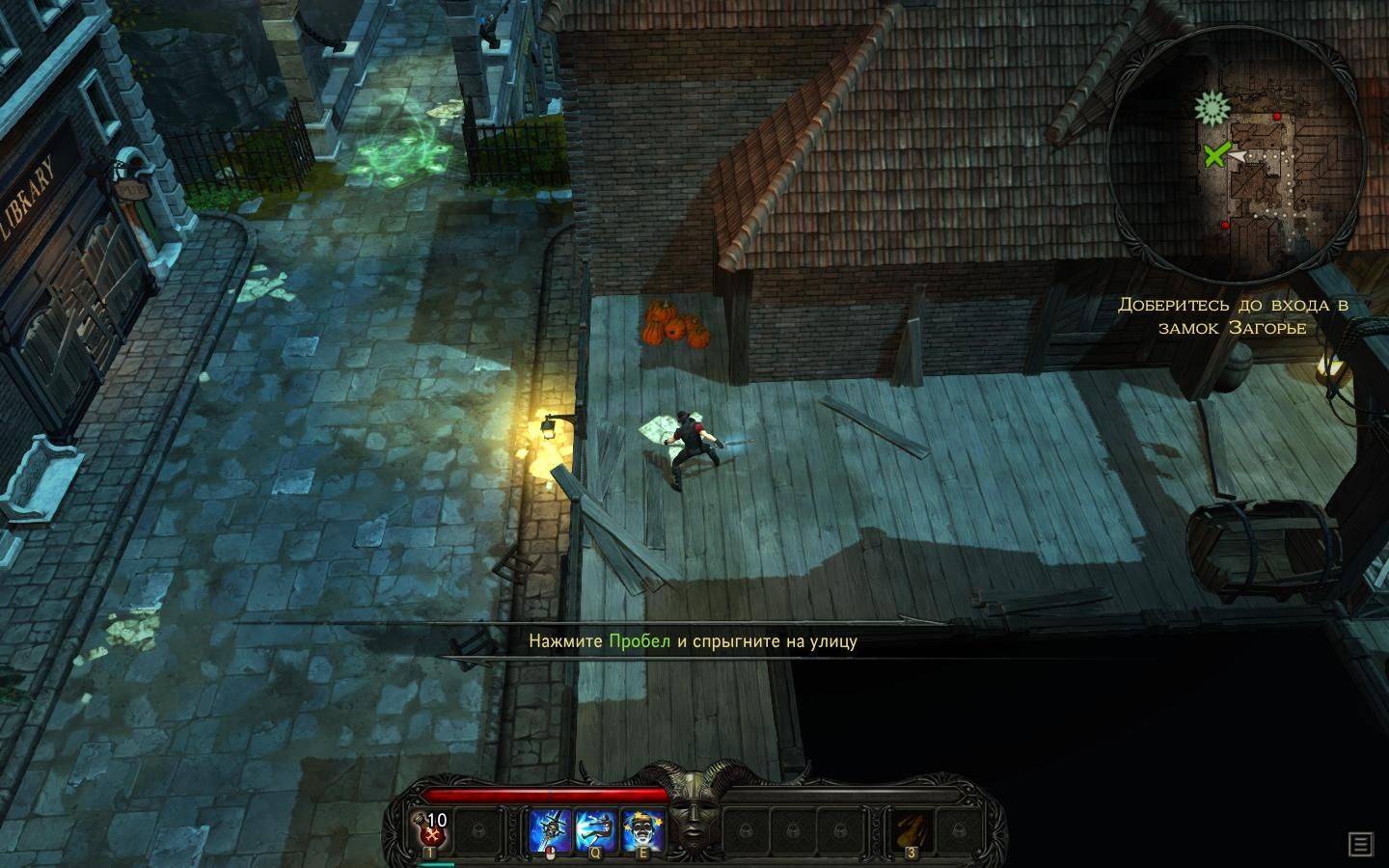This screenshot has height=868, width=1389.
Task: Click the green starburst marker on minimap
Action: point(1210,107)
